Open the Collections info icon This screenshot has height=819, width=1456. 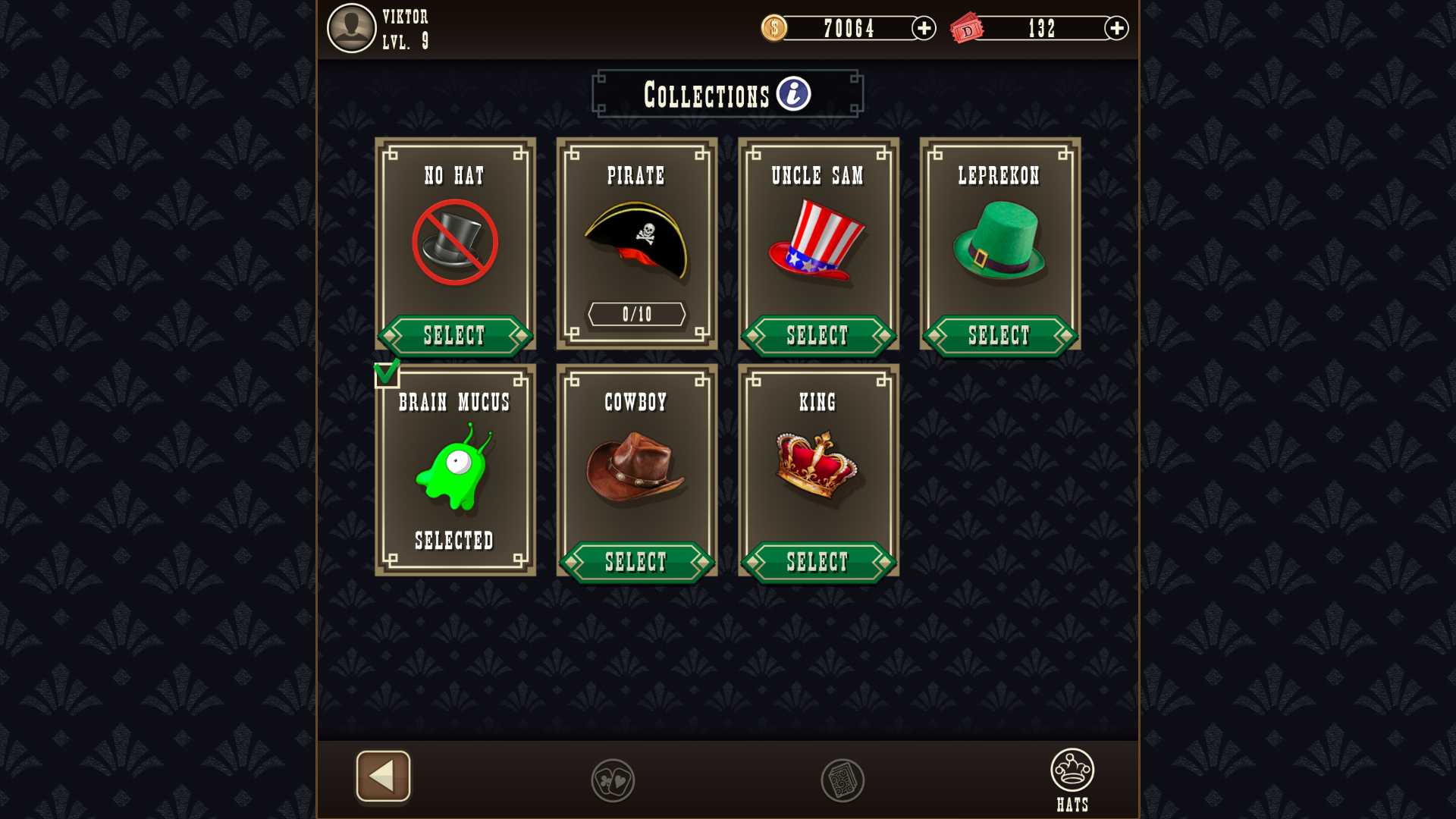[x=793, y=94]
